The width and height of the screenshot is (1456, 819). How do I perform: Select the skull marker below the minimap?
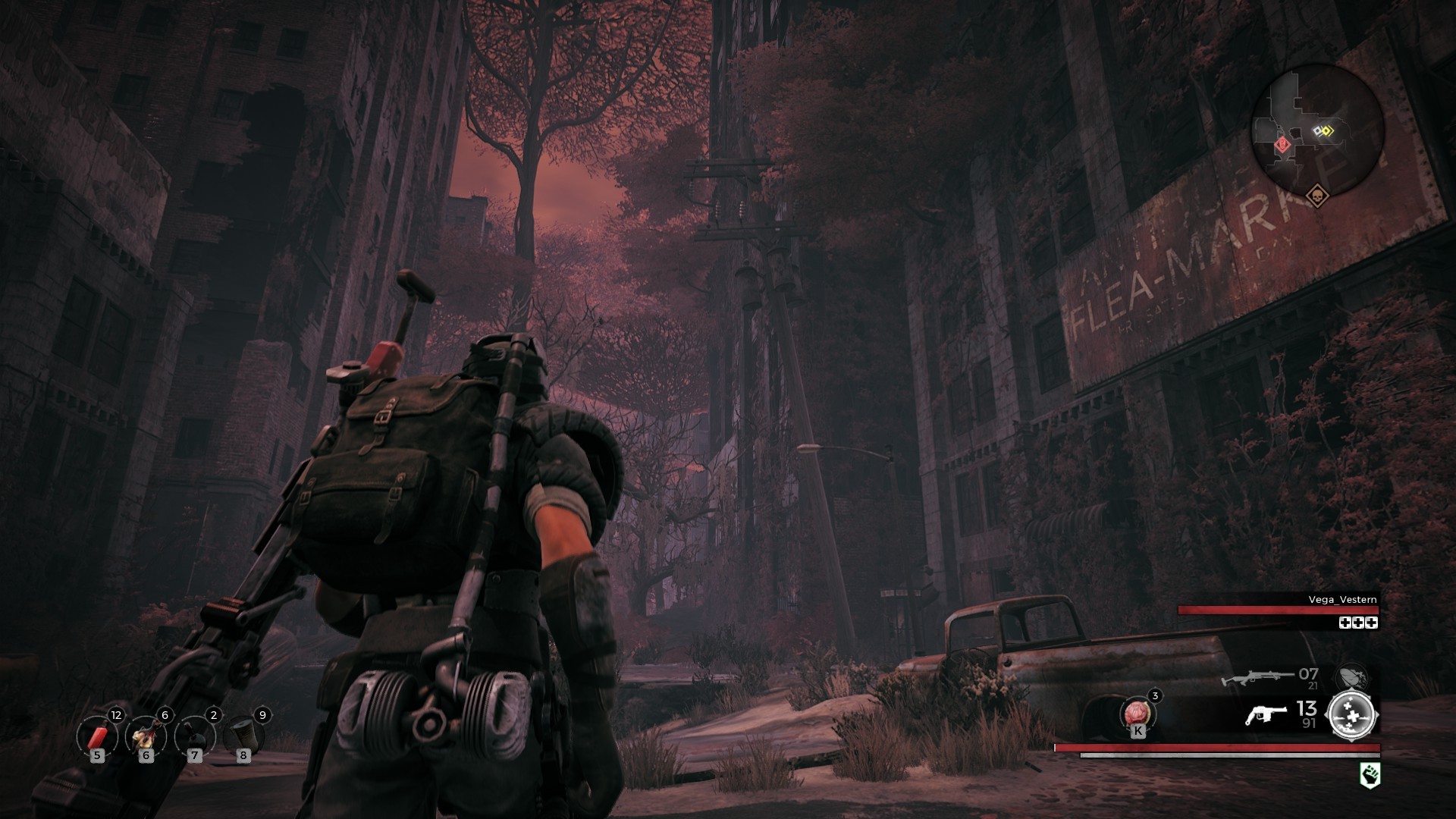click(1316, 196)
